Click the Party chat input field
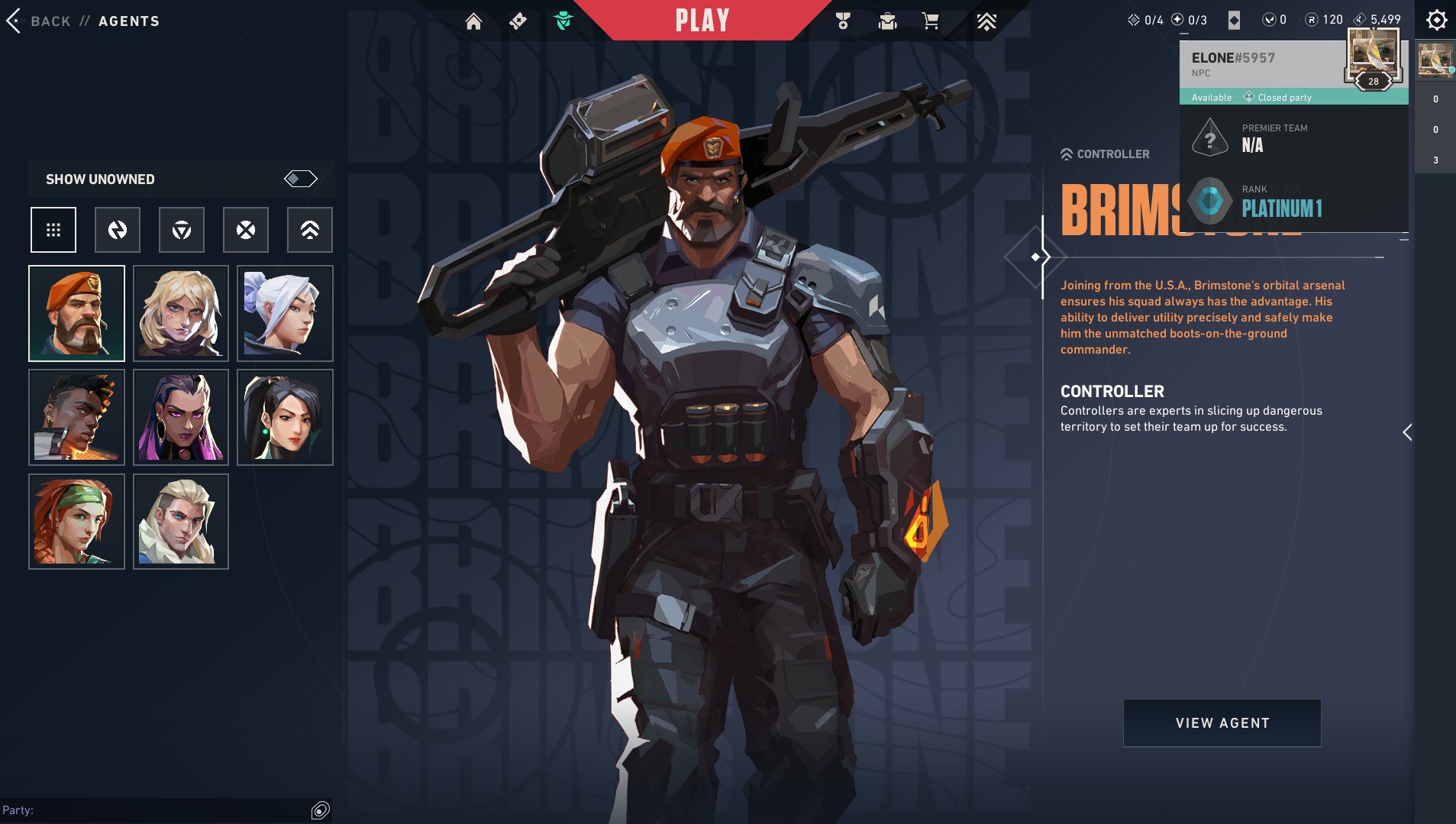 click(153, 809)
